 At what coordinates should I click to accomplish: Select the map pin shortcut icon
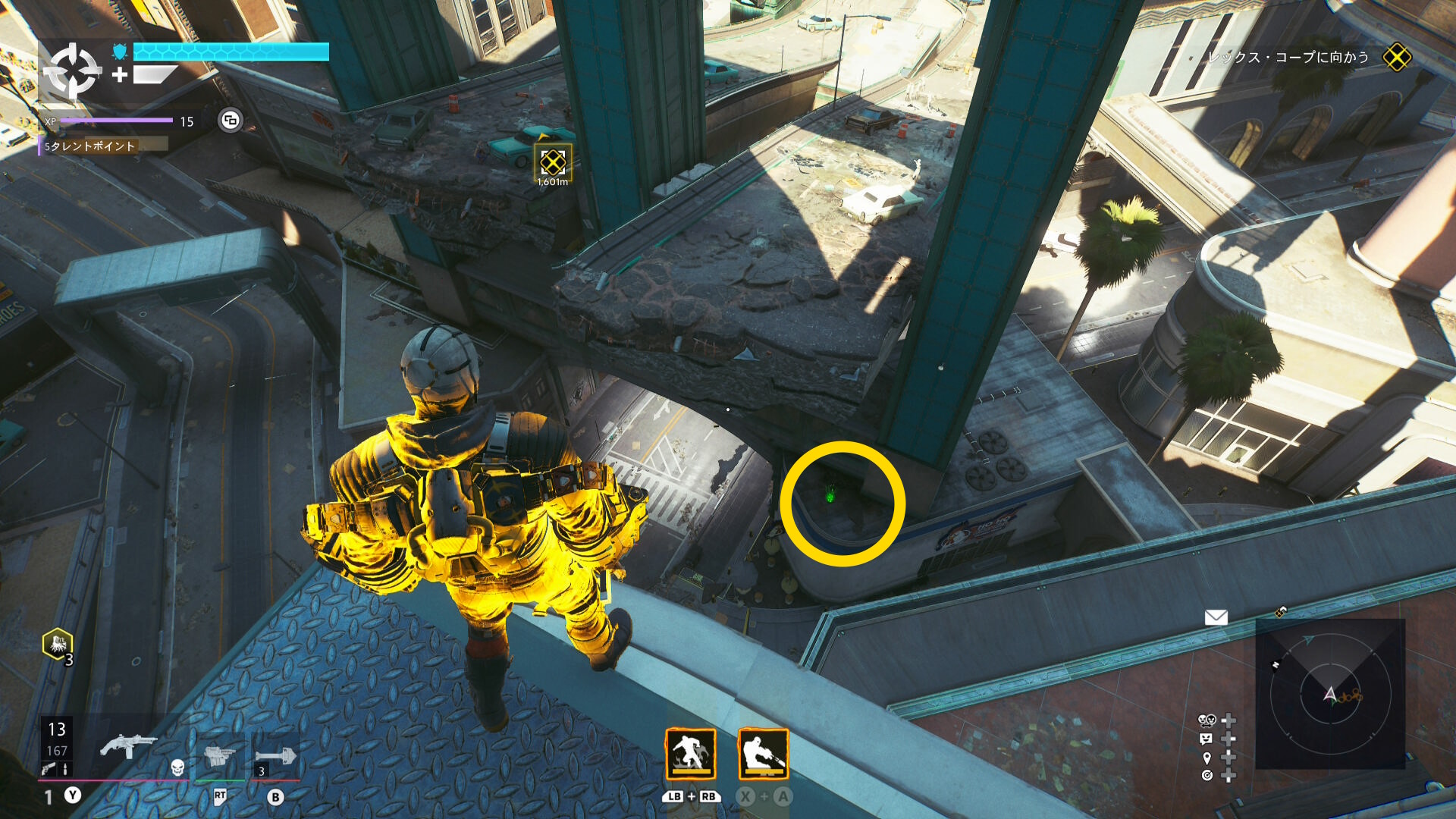tap(1207, 758)
